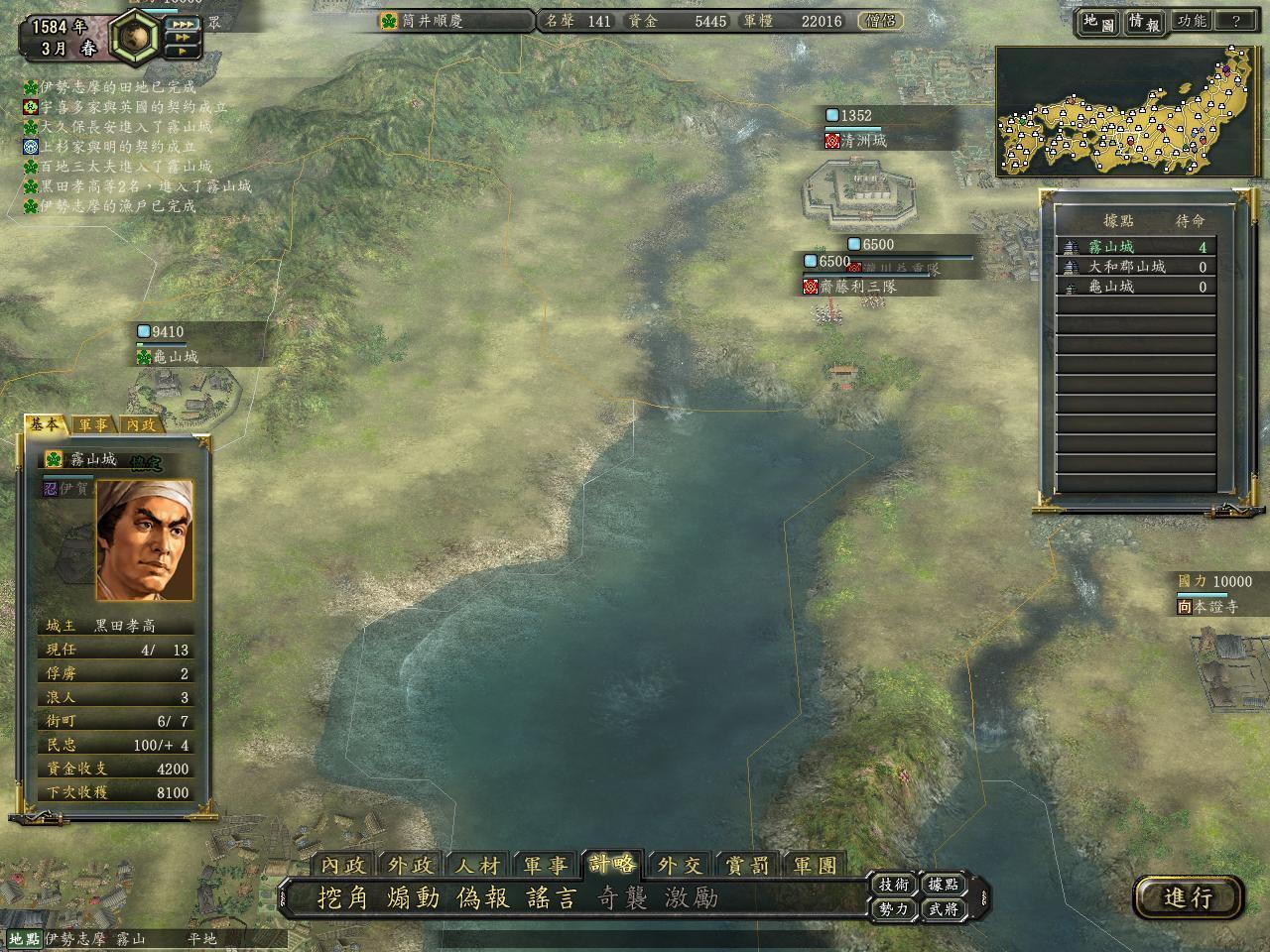Select the 偽報 false report command
This screenshot has width=1270, height=952.
click(483, 898)
